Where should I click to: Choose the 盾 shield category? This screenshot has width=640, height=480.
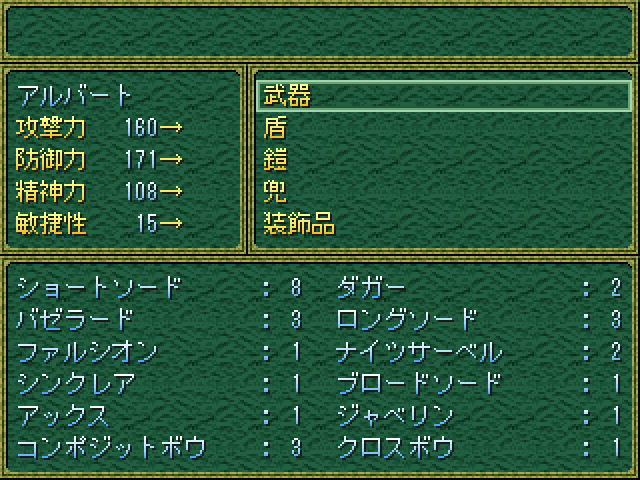pos(275,128)
